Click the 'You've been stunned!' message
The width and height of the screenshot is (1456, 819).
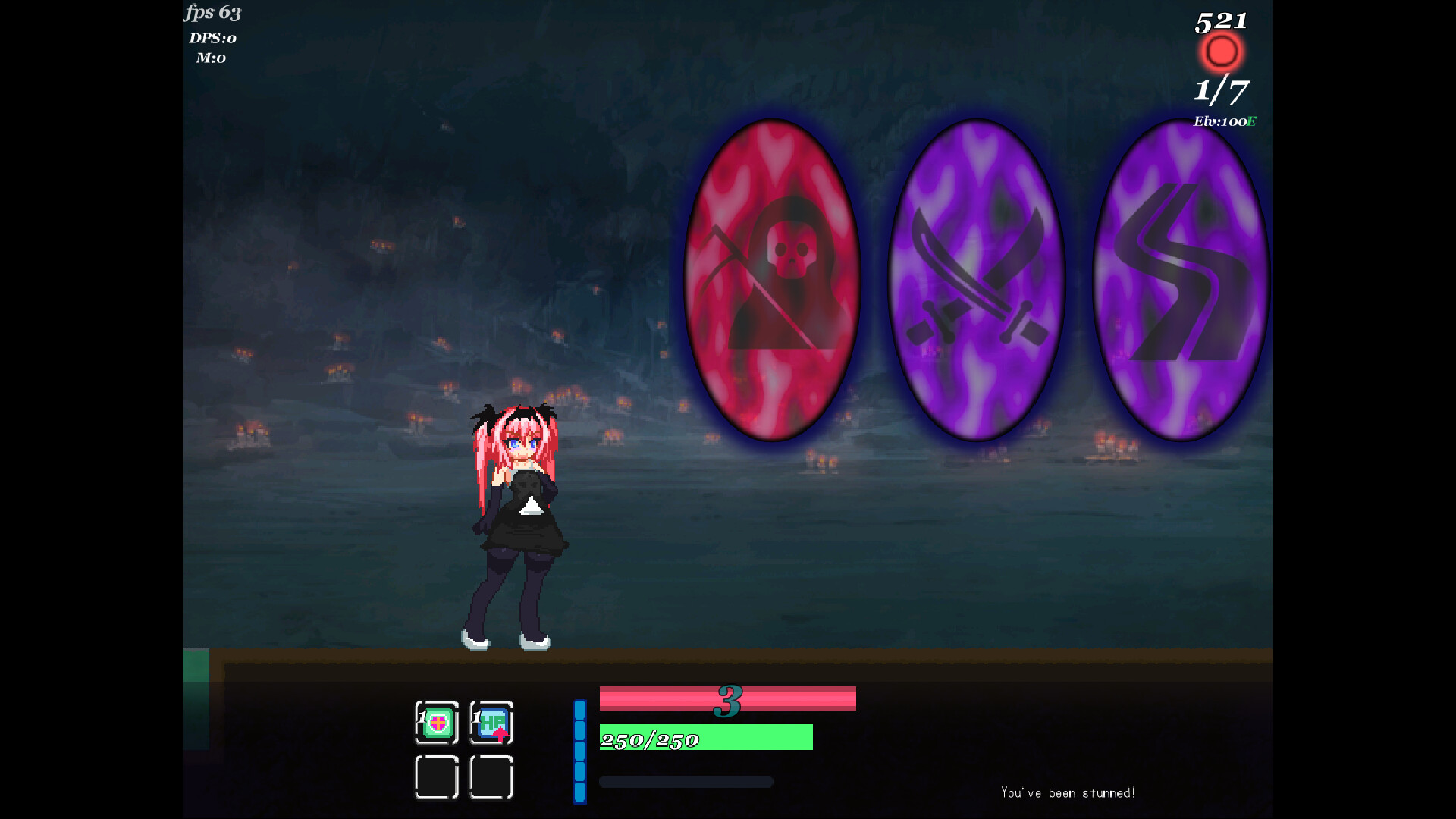point(1068,792)
